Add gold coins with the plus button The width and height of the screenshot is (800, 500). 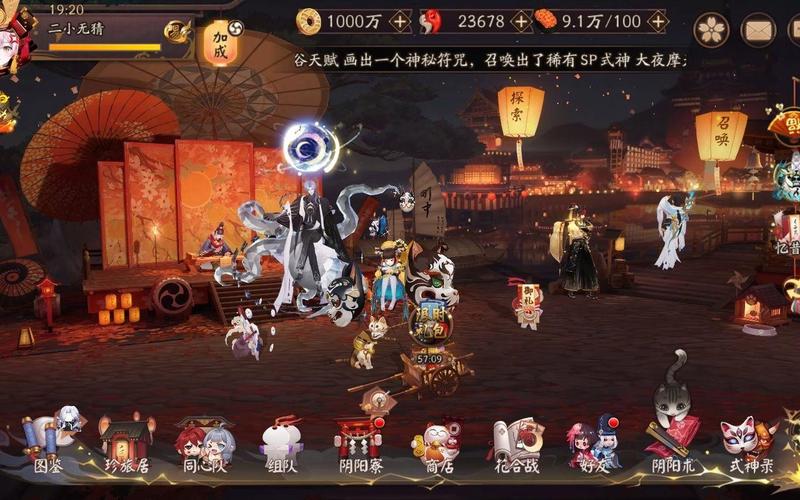click(399, 20)
